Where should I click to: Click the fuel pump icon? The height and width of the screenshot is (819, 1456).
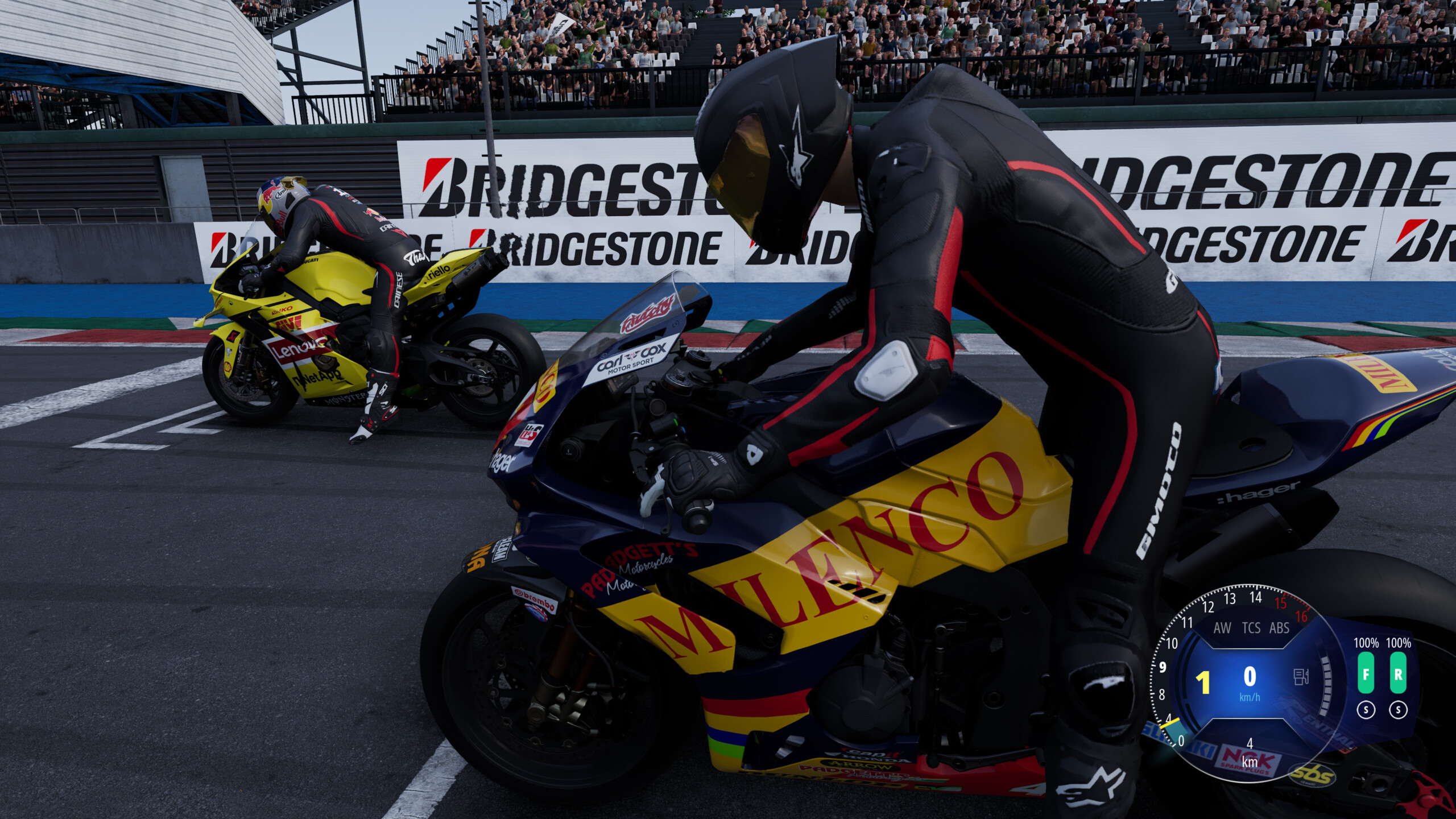[1301, 677]
